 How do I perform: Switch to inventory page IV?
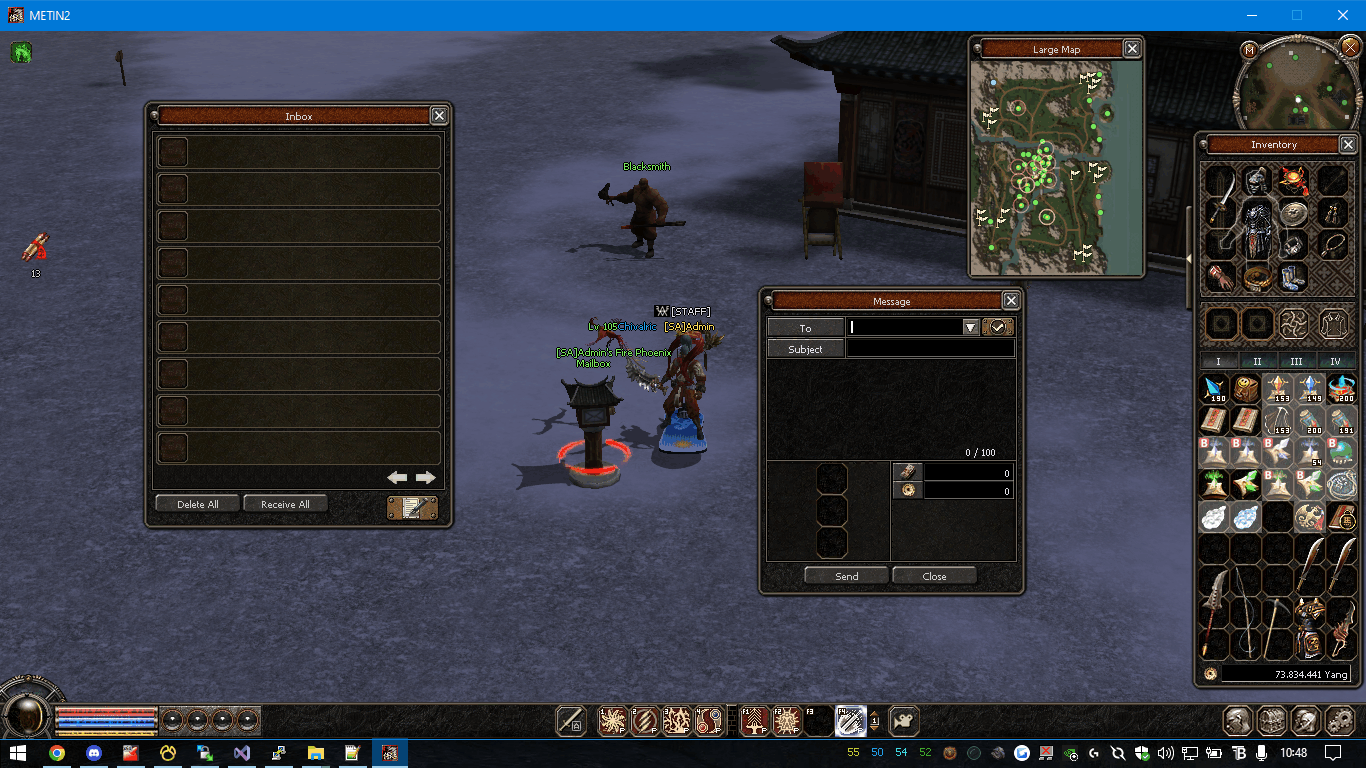[x=1335, y=362]
